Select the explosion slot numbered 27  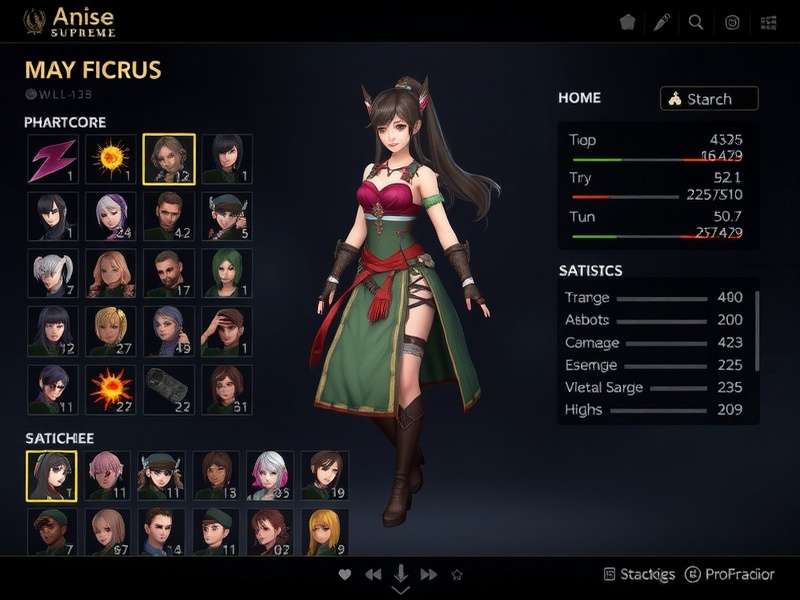click(110, 388)
